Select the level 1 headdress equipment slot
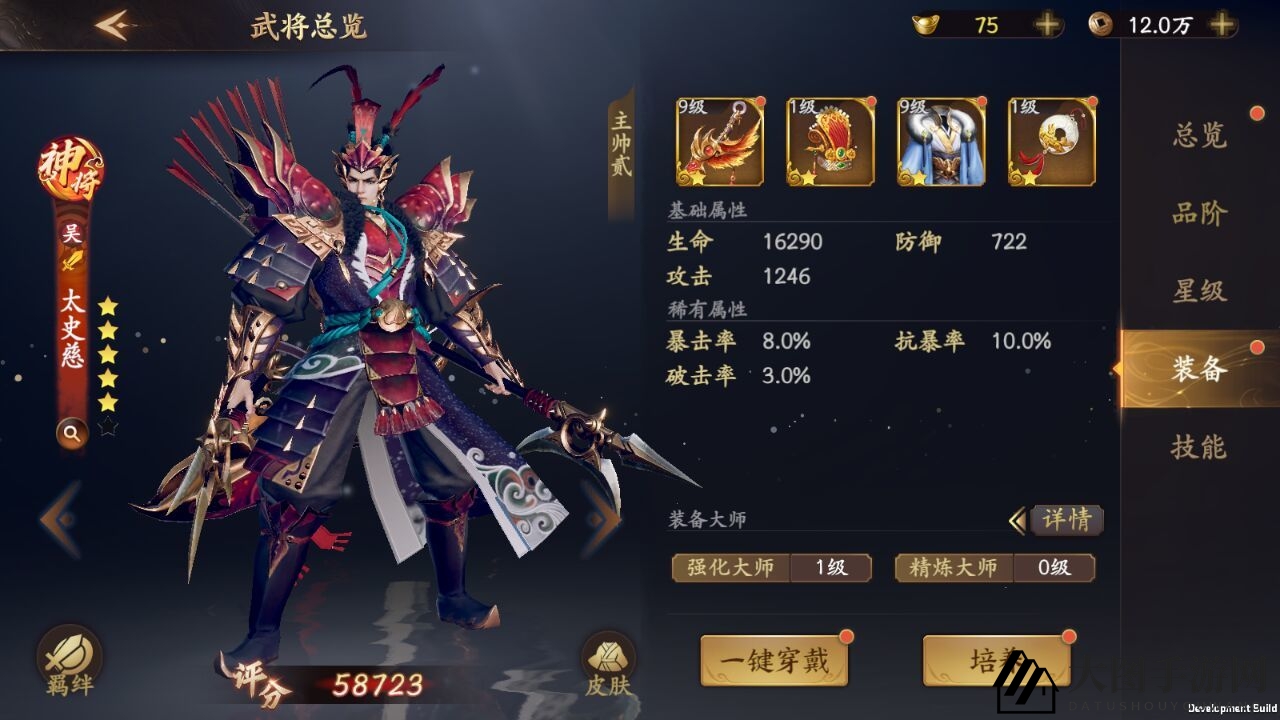Screen dimensions: 1280x720 830,140
